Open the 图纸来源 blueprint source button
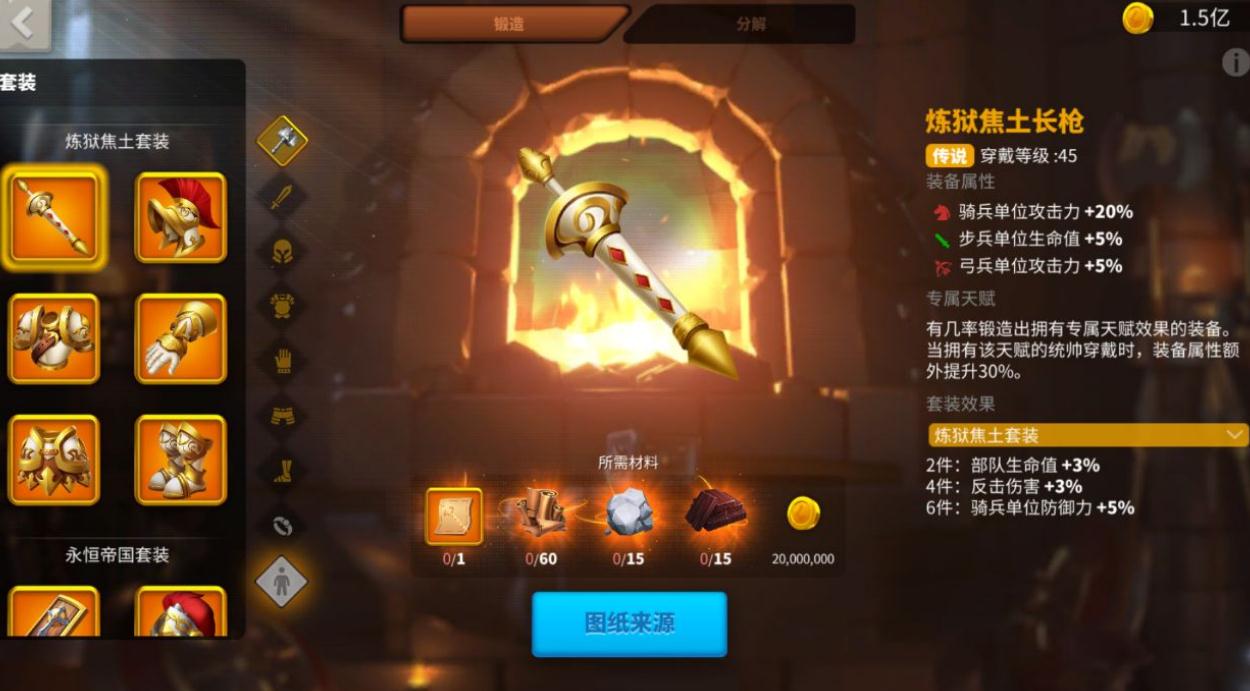This screenshot has height=691, width=1250. coord(629,624)
